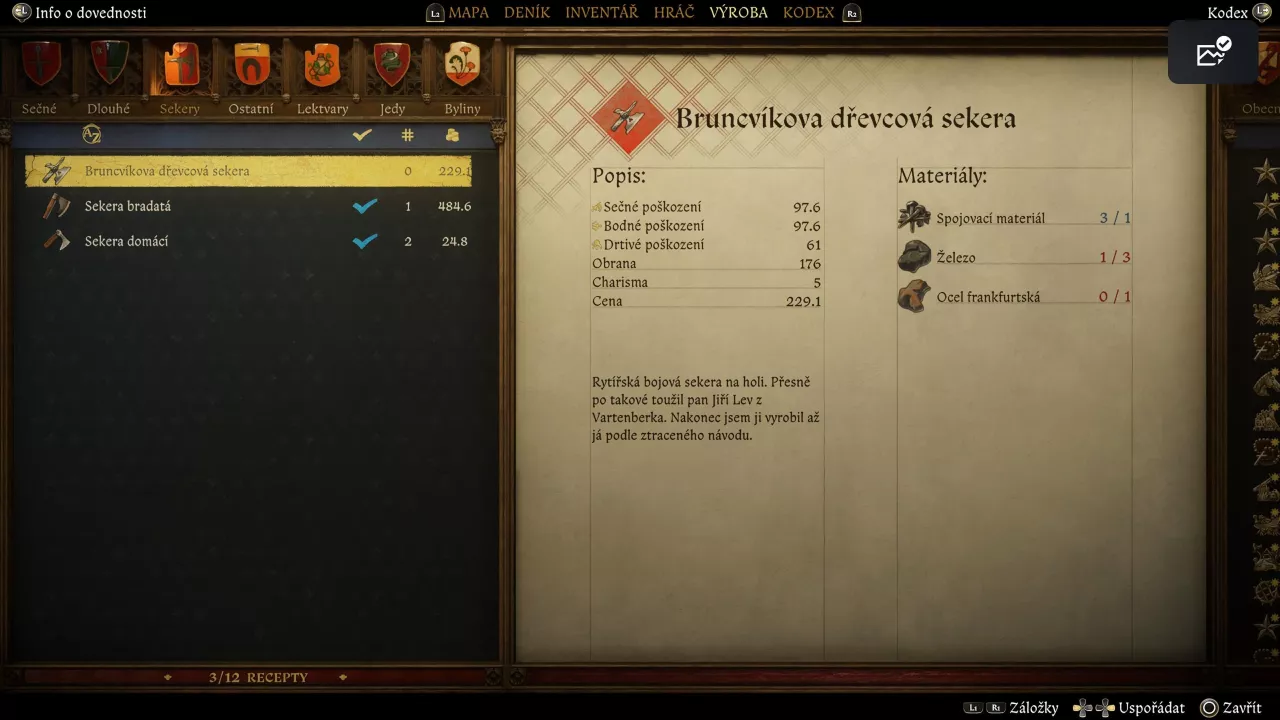Screen dimensions: 1280x720
Task: Select the Sekery category shield icon
Action: point(180,65)
